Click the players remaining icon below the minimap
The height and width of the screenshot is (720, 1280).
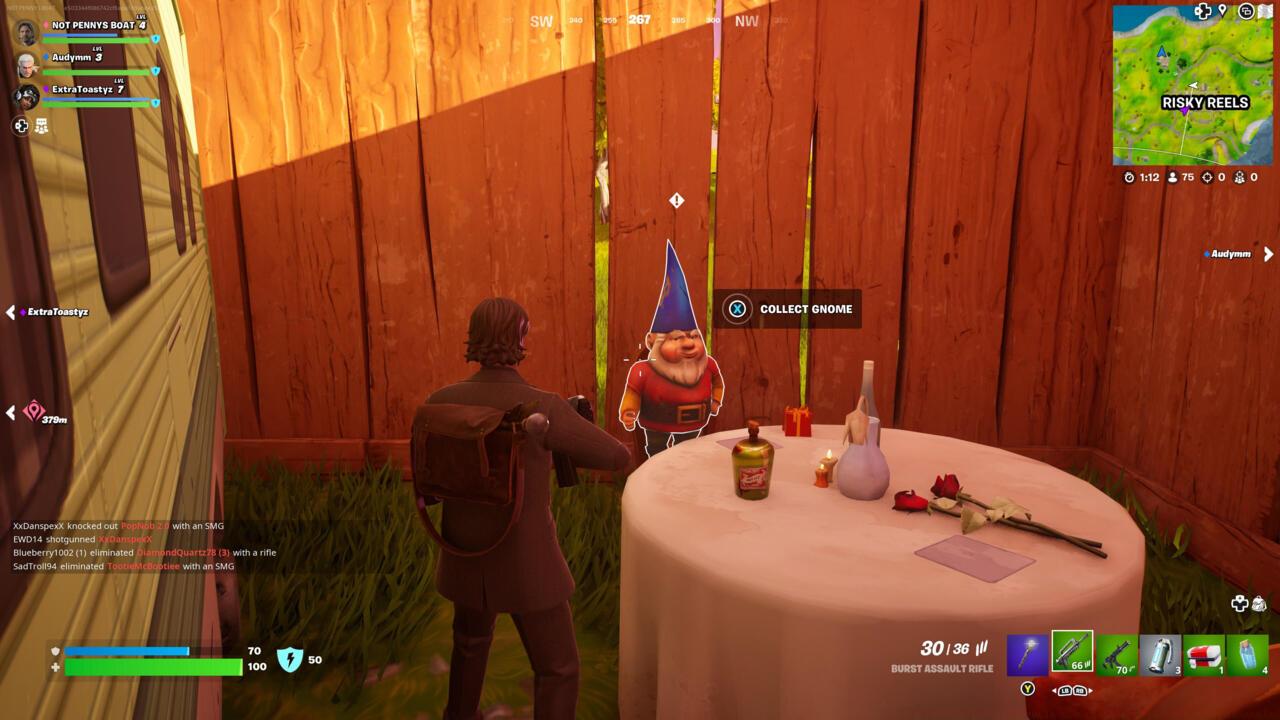click(x=1172, y=177)
